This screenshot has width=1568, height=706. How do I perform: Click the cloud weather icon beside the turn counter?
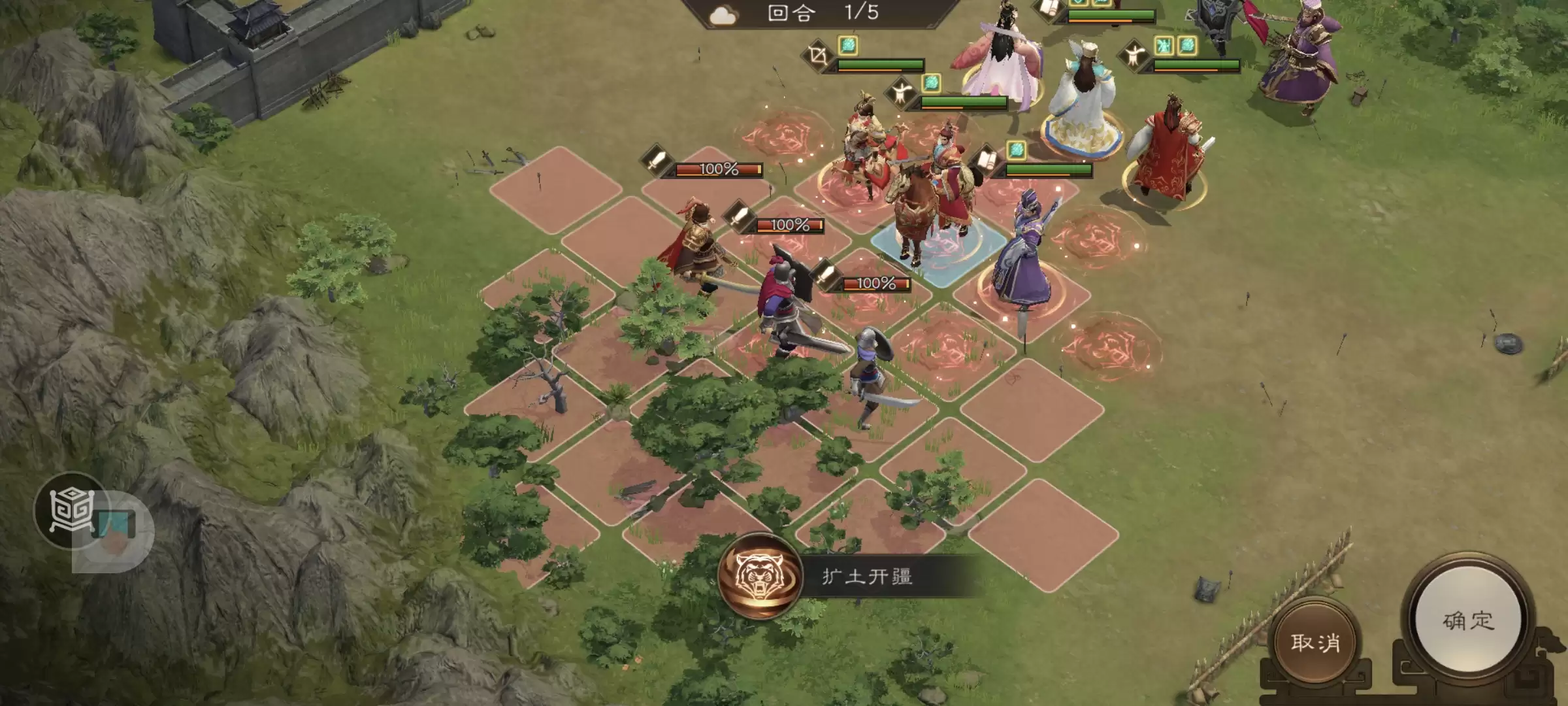(x=723, y=14)
